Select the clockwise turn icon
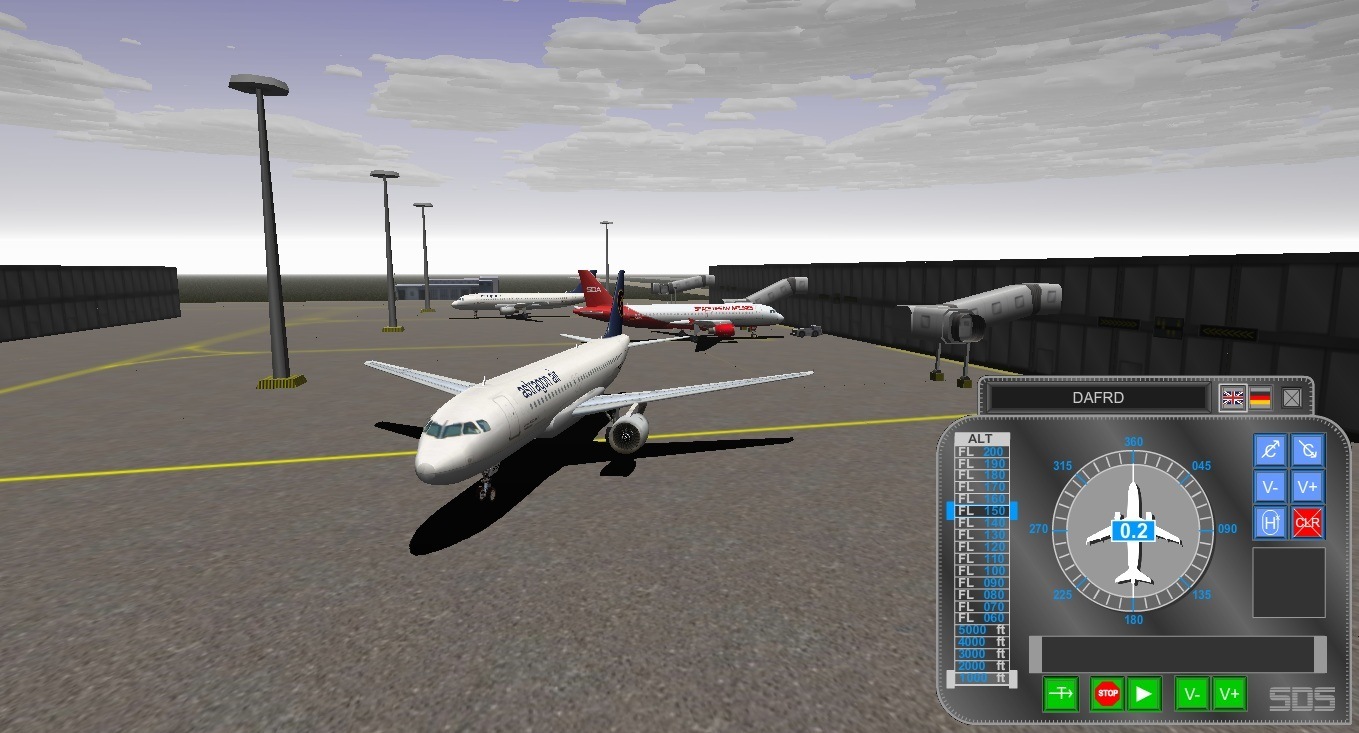 coord(1308,450)
